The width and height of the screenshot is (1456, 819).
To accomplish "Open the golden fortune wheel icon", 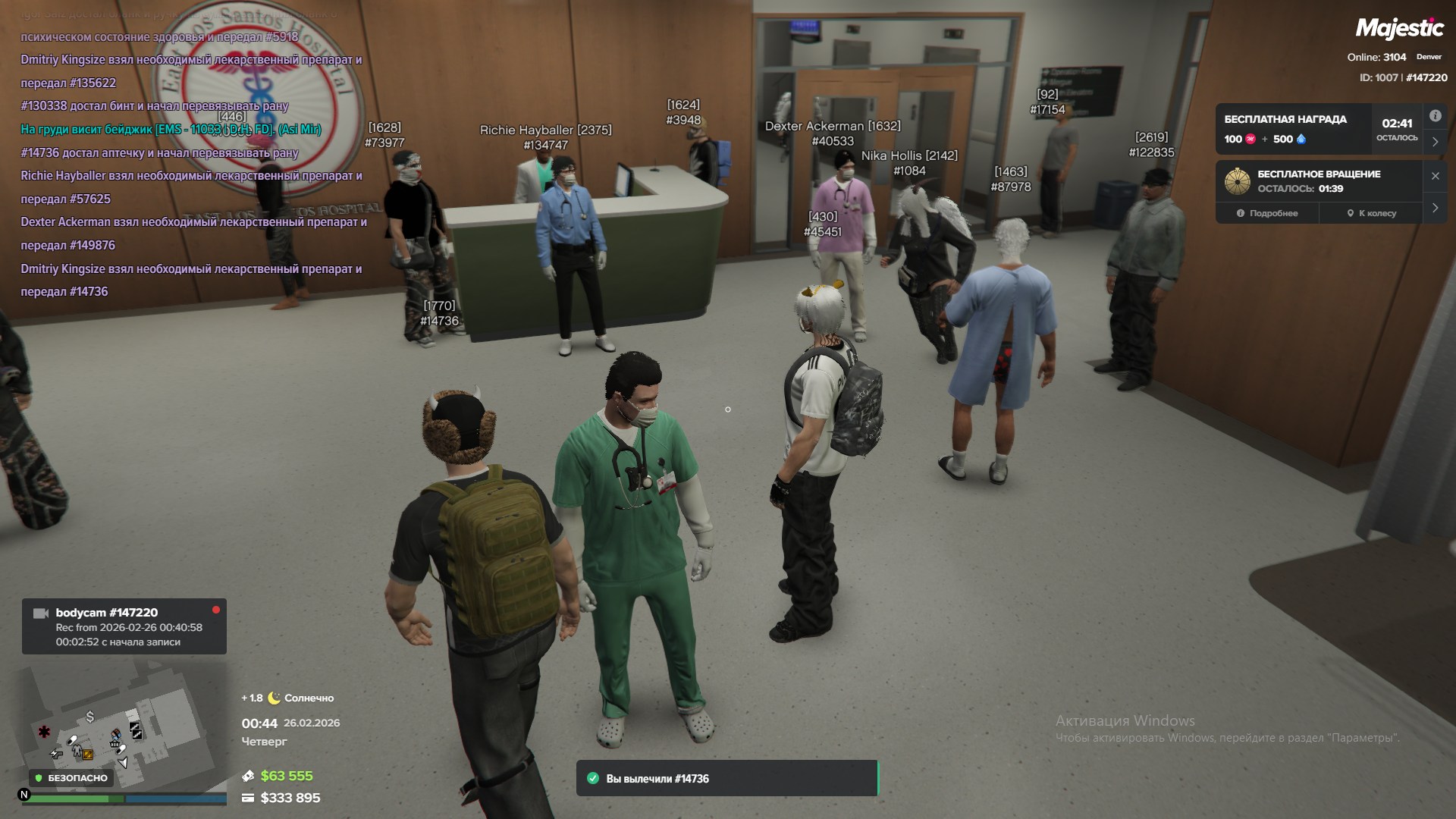I will pos(1238,181).
